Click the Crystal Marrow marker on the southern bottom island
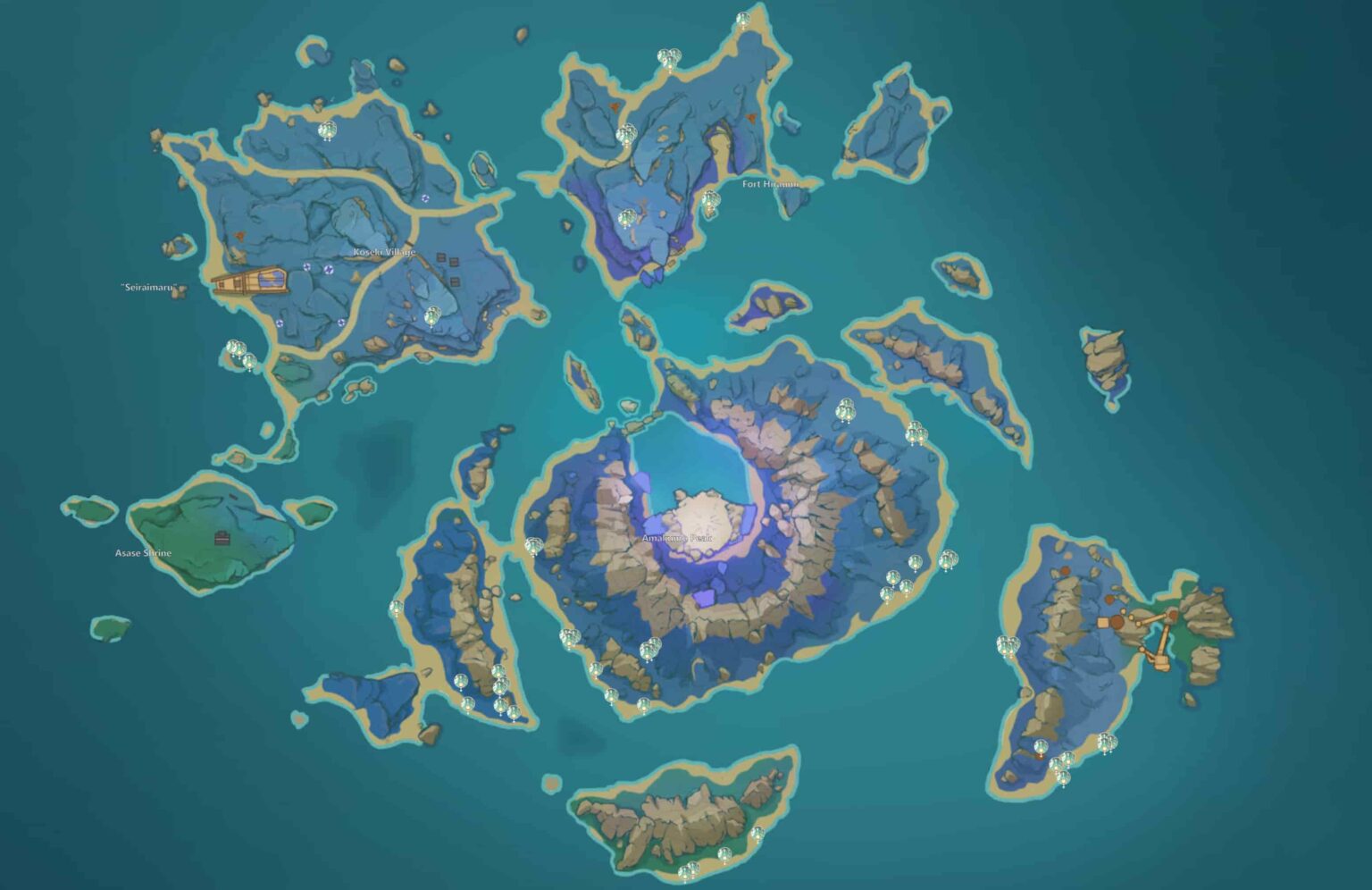The image size is (1372, 890). 725,854
